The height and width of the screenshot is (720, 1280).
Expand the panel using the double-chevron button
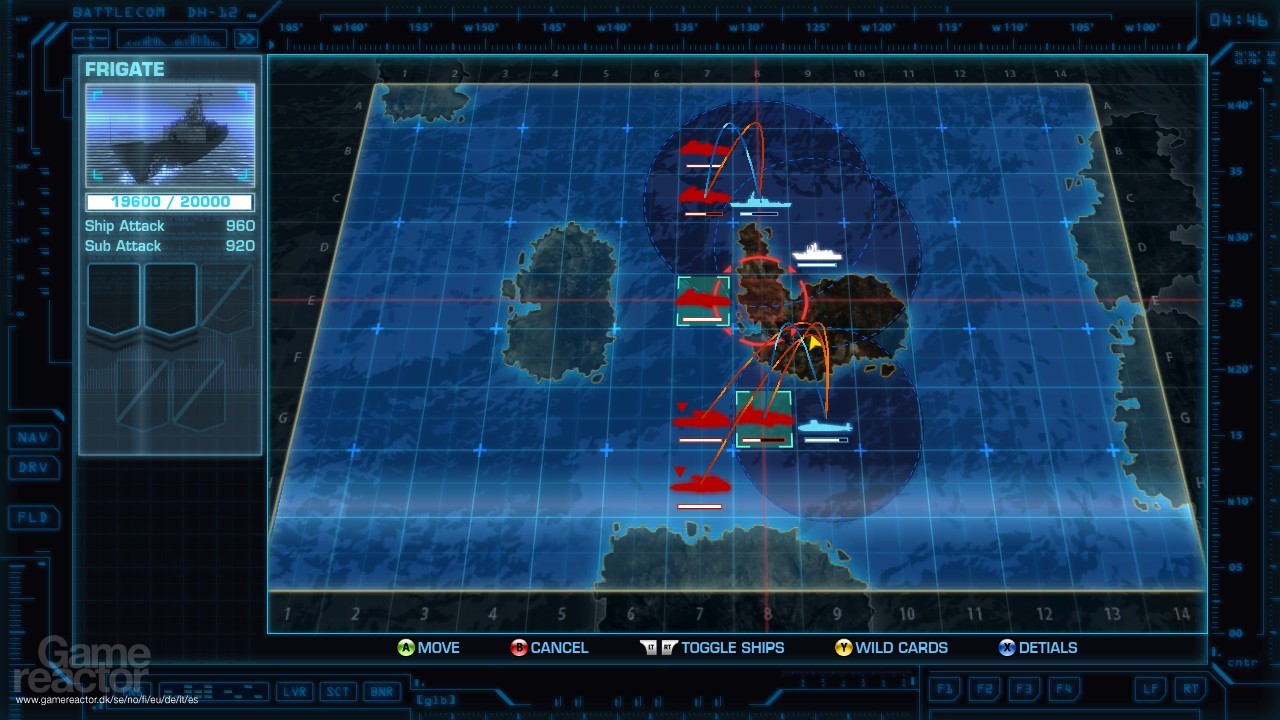pyautogui.click(x=245, y=39)
